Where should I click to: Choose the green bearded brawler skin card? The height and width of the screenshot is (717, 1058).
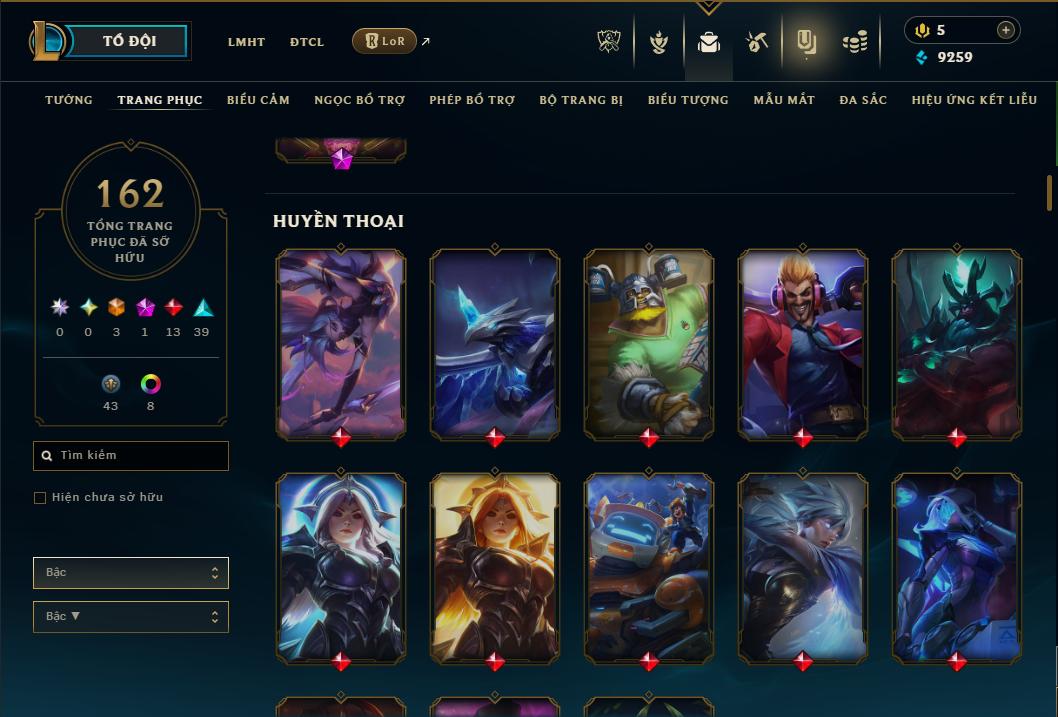click(x=649, y=343)
